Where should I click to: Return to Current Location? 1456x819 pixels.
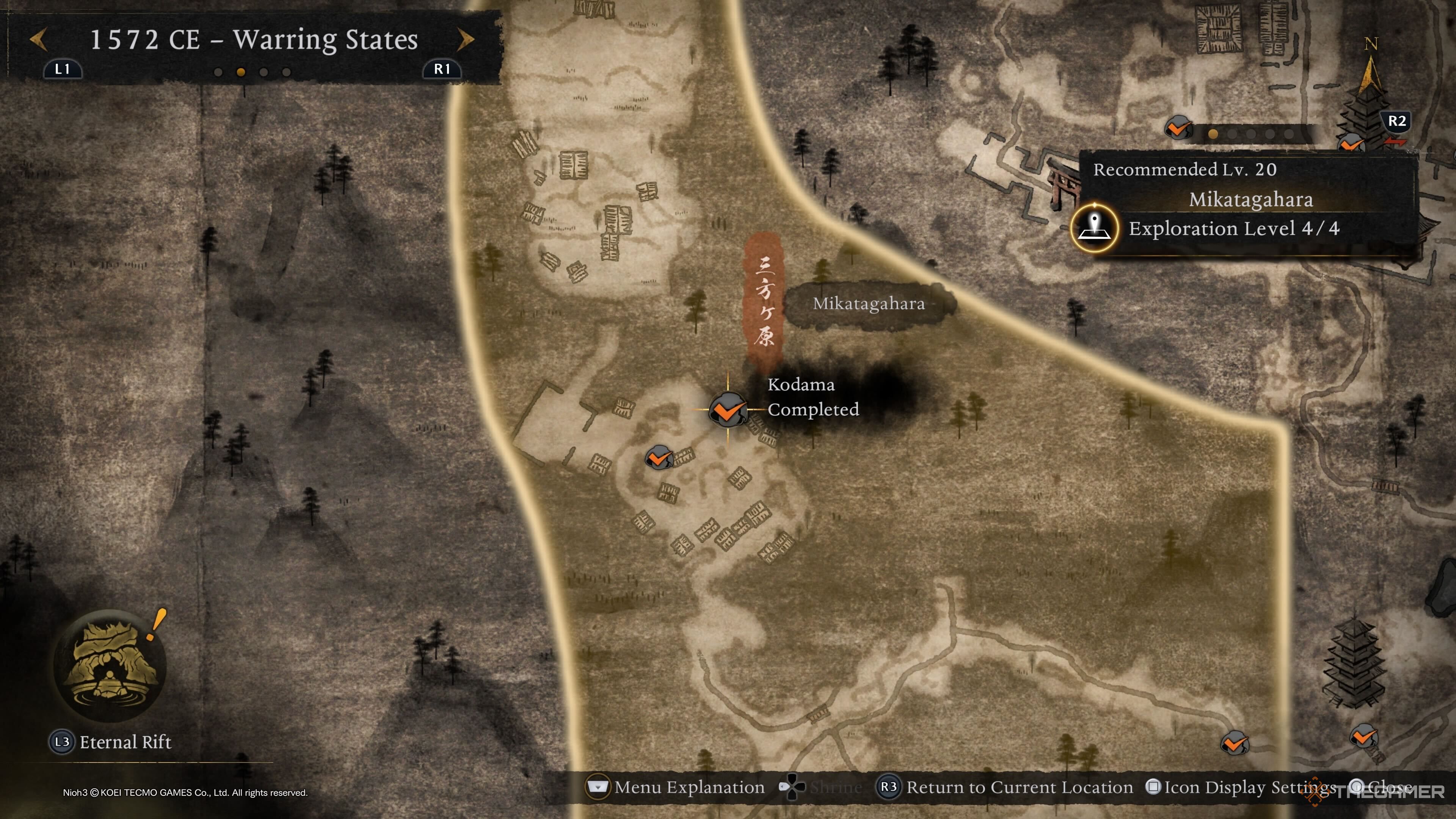coord(1005,787)
